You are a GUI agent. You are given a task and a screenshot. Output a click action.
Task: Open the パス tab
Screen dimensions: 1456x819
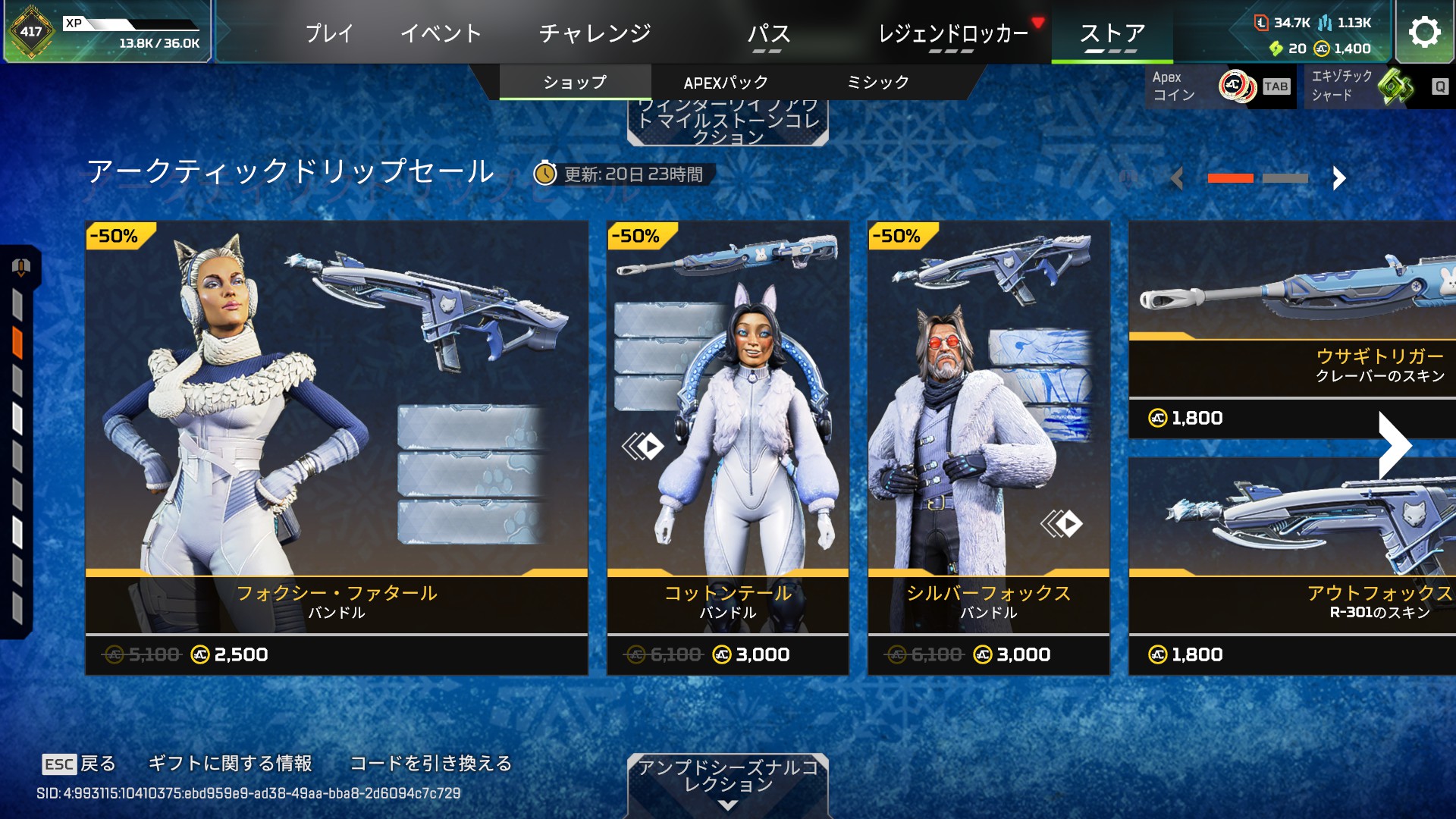tap(768, 33)
